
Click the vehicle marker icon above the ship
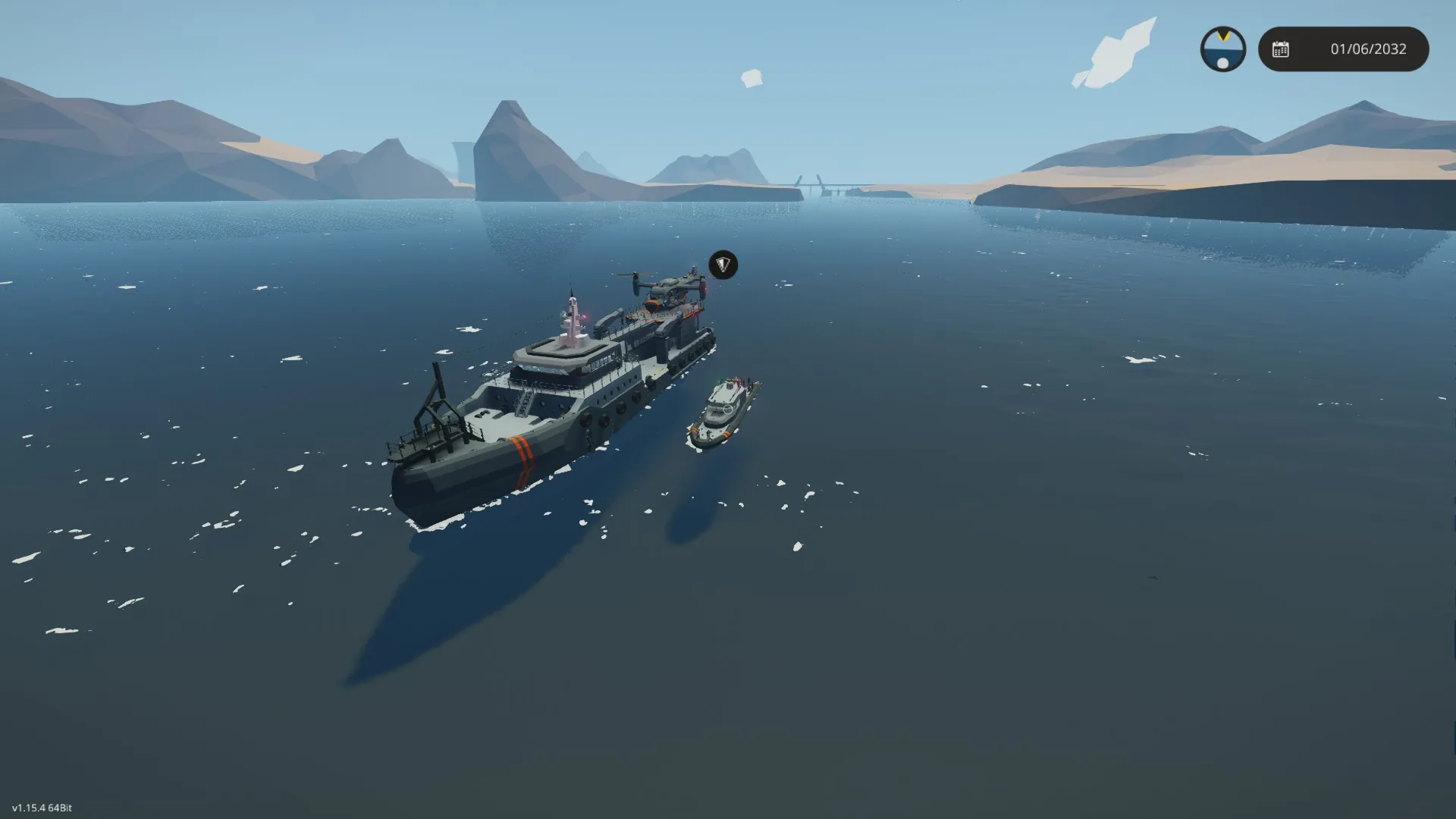[723, 265]
